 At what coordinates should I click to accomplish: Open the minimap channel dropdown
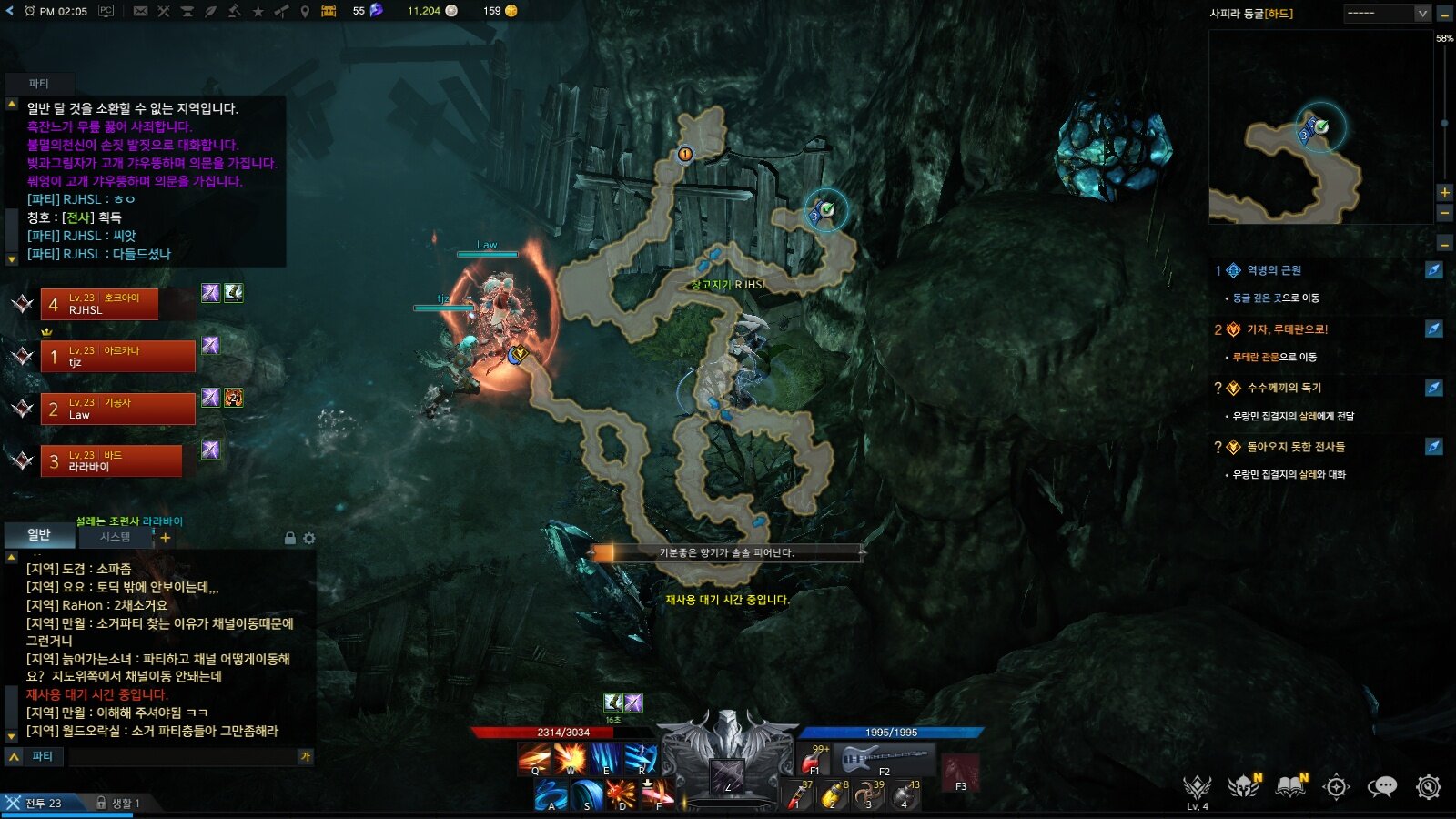[x=1422, y=13]
